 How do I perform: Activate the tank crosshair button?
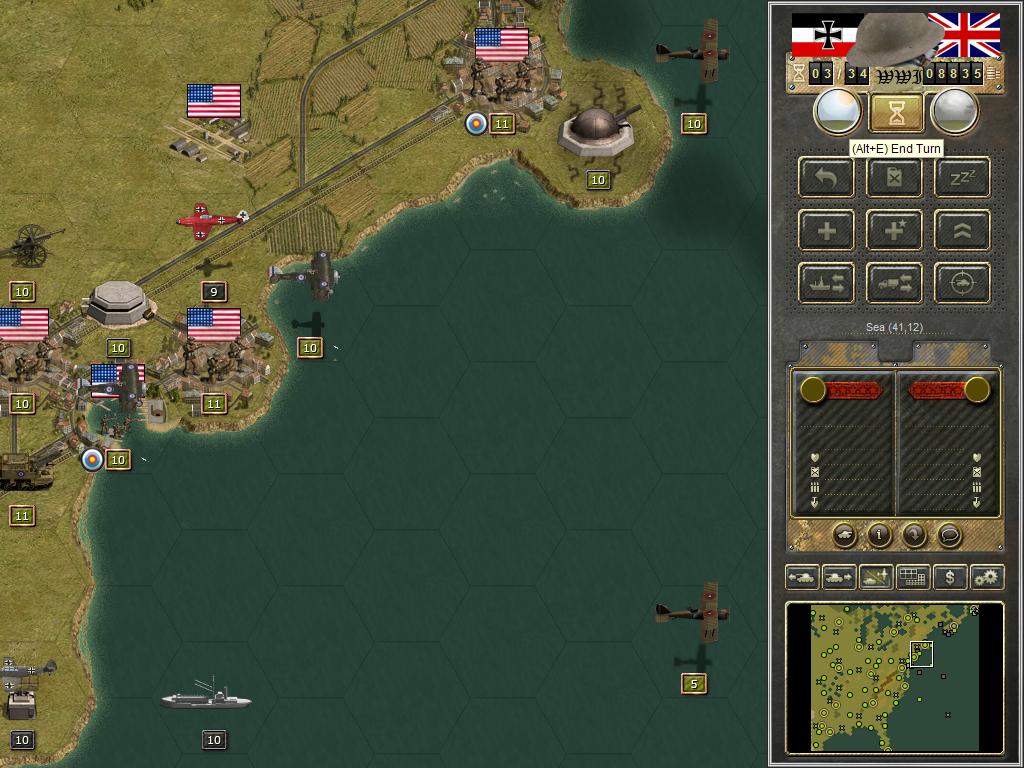tap(963, 283)
